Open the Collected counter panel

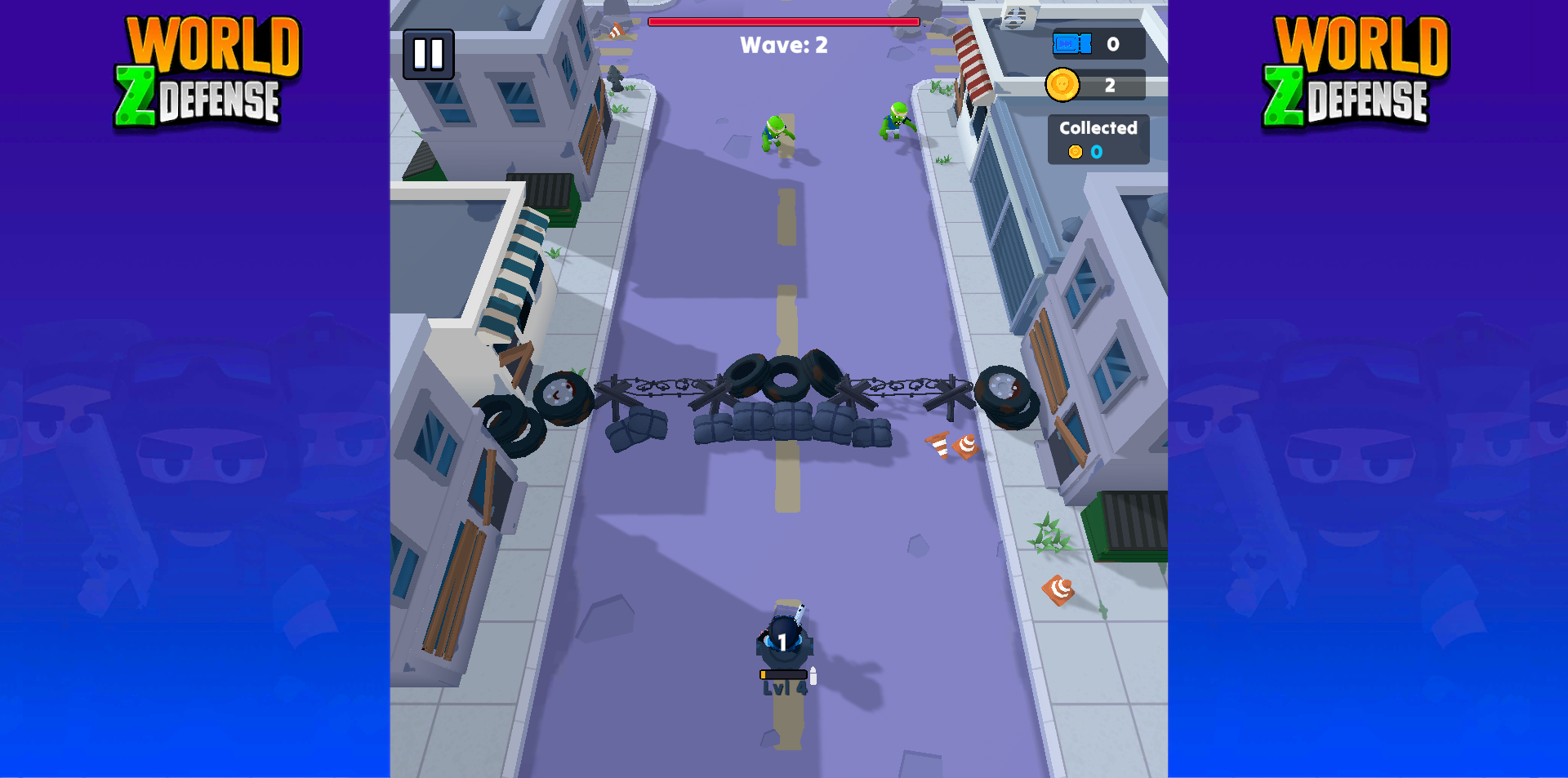tap(1098, 139)
